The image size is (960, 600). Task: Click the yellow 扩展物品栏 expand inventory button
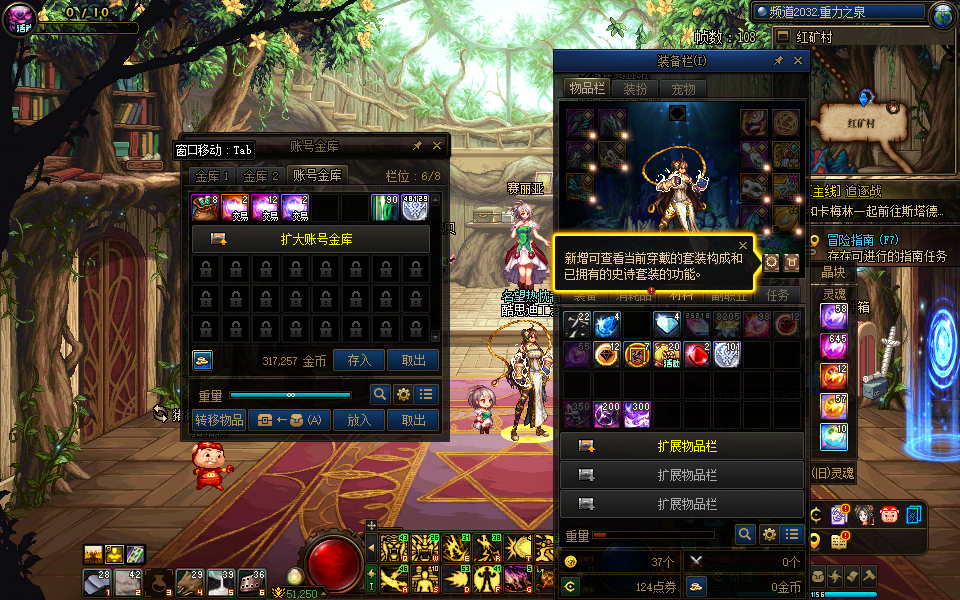pyautogui.click(x=682, y=446)
